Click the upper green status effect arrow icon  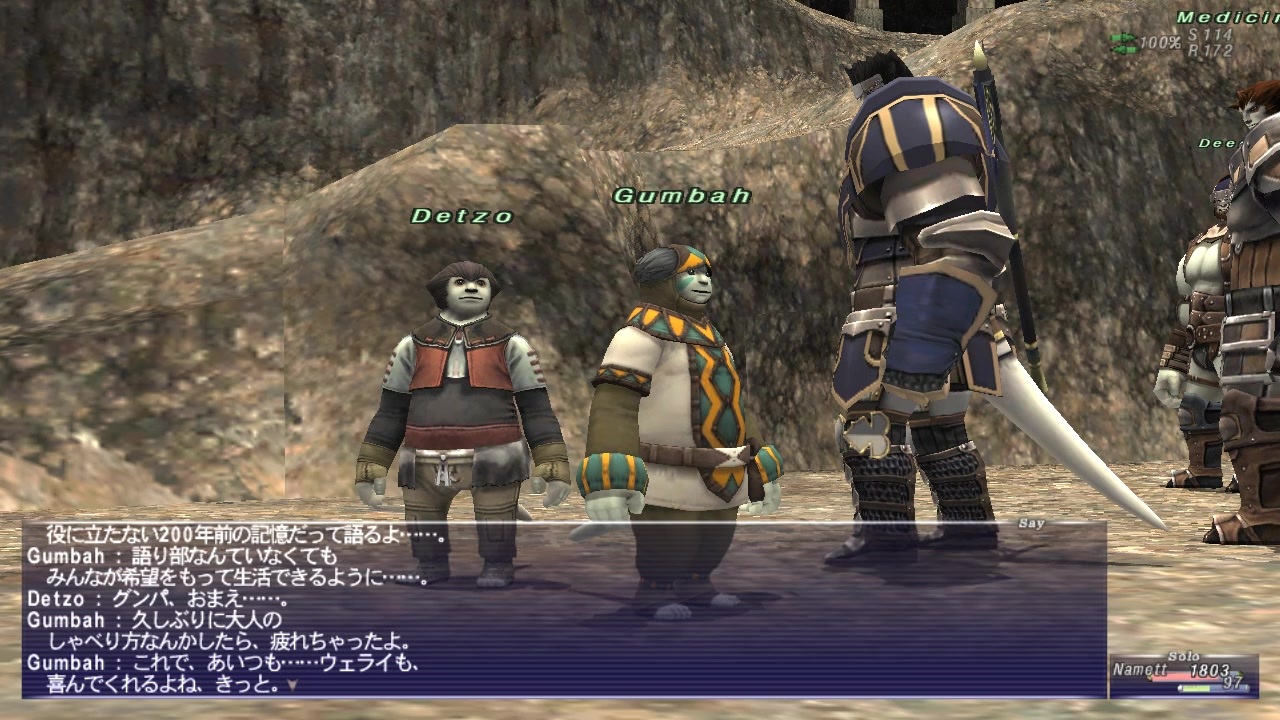tap(1124, 36)
